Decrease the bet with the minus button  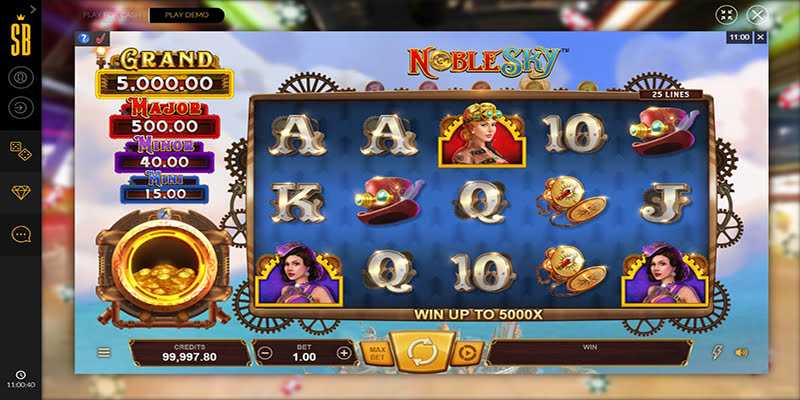pos(265,353)
